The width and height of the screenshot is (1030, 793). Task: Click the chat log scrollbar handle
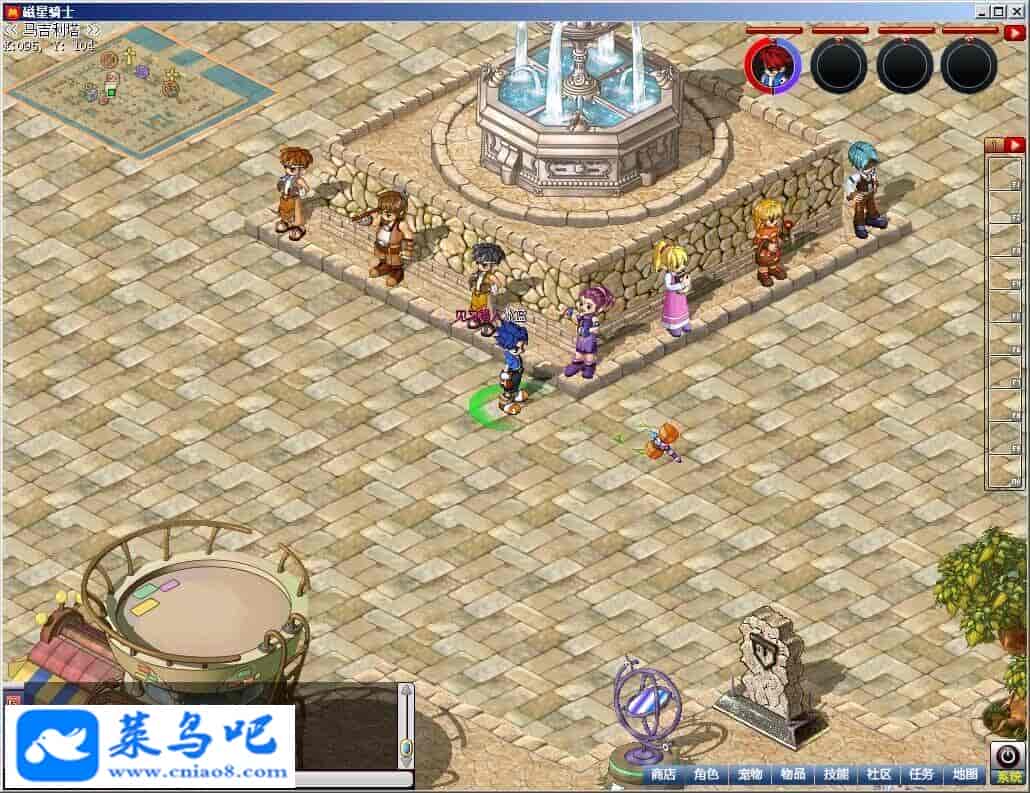coord(406,747)
